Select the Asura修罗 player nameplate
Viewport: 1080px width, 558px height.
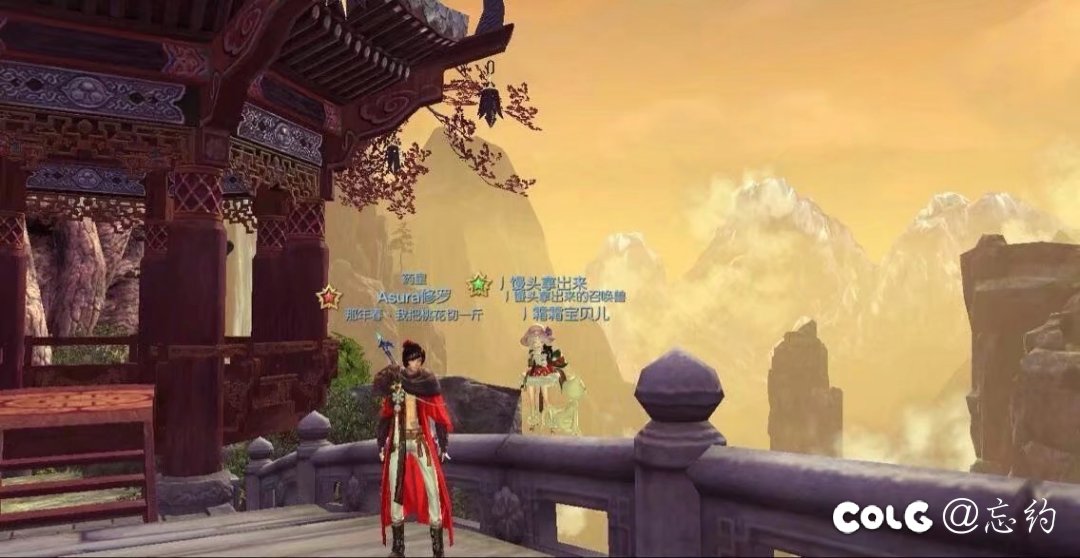point(414,296)
